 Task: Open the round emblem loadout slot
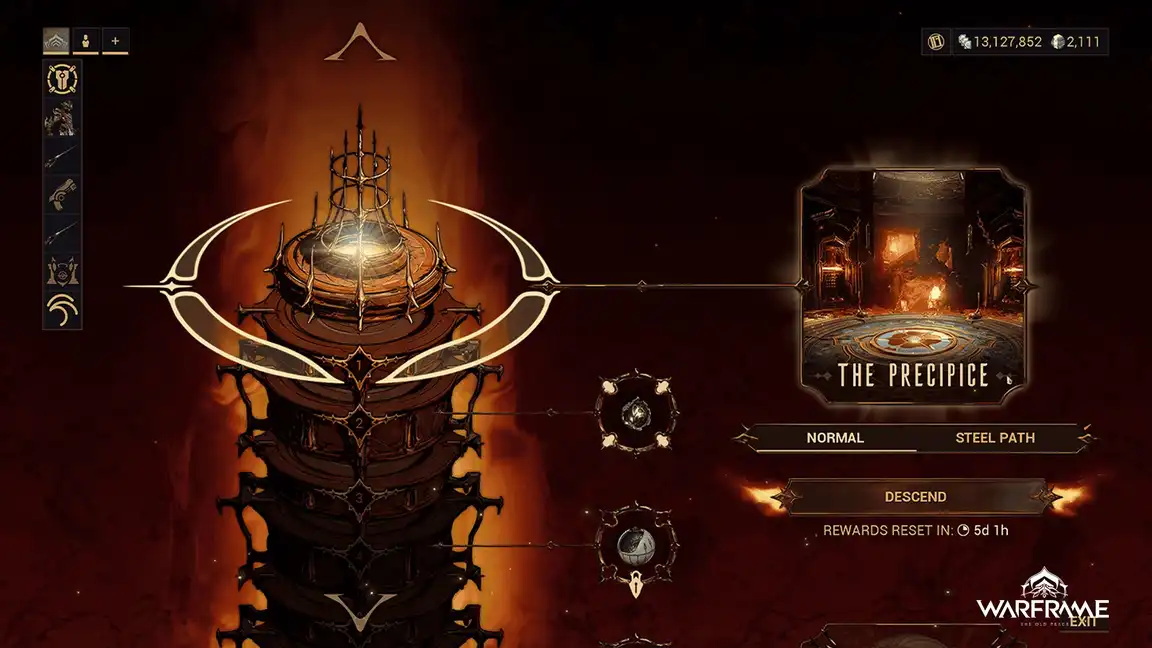point(63,81)
